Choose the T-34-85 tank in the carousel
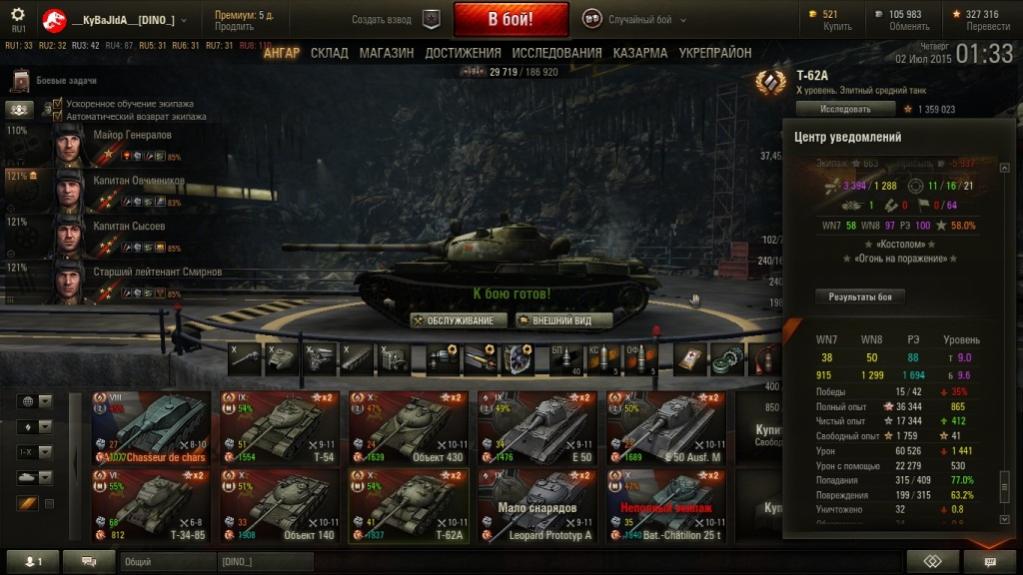Image resolution: width=1023 pixels, height=575 pixels. pyautogui.click(x=150, y=505)
